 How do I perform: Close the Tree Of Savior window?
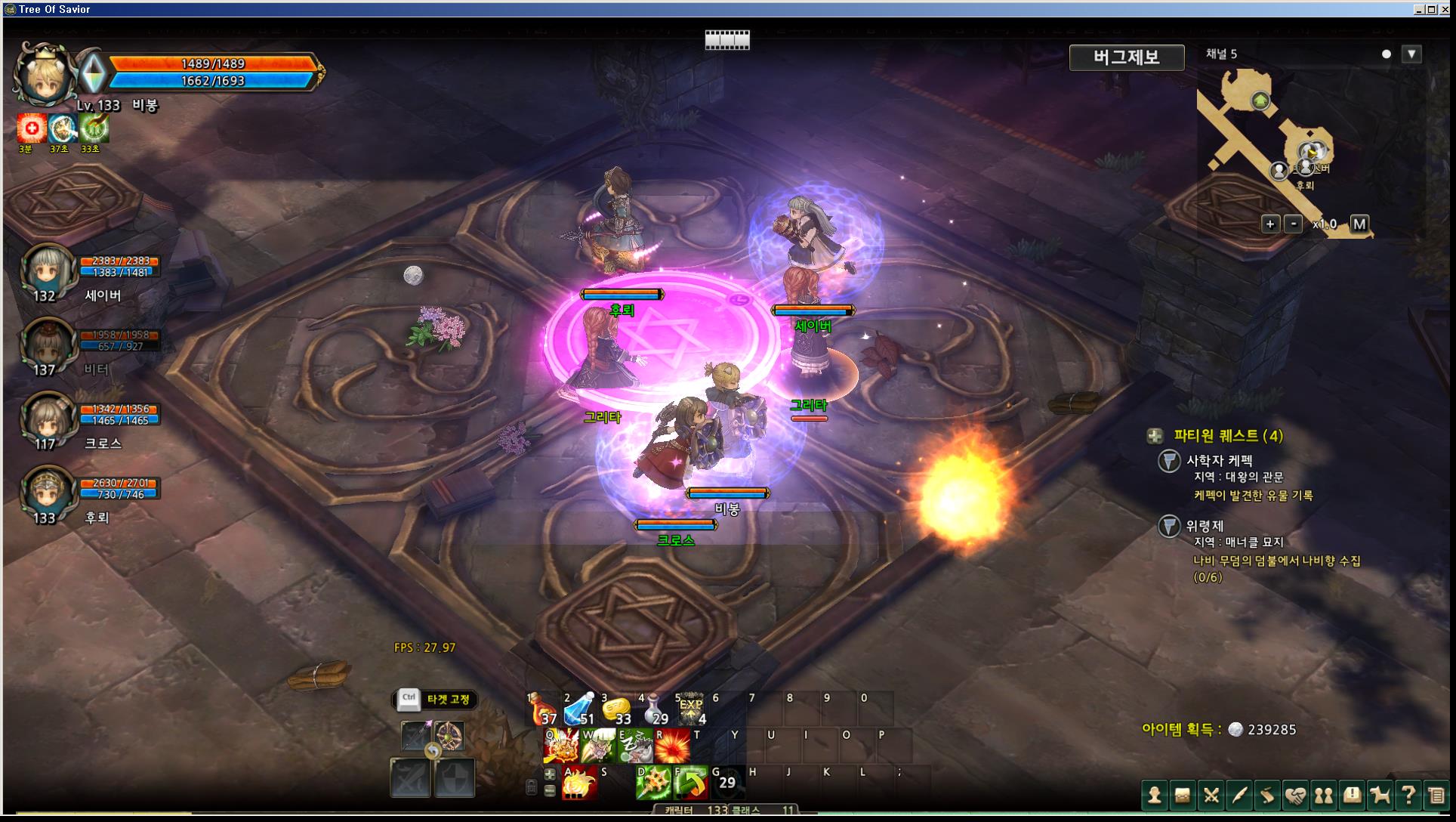[x=1444, y=9]
